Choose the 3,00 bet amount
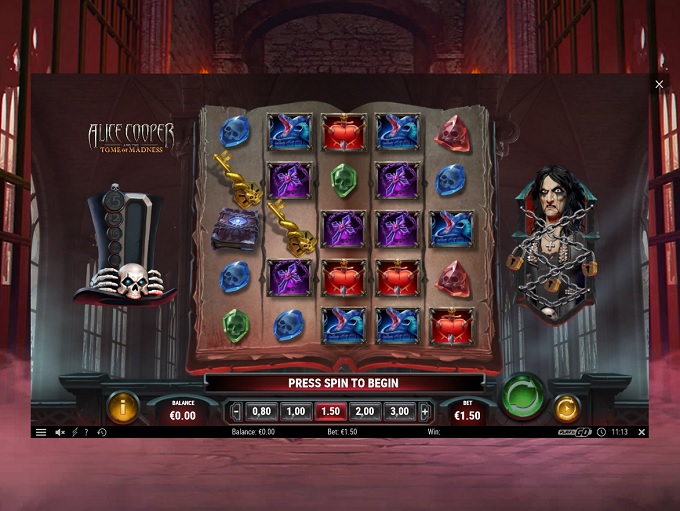 pos(399,411)
